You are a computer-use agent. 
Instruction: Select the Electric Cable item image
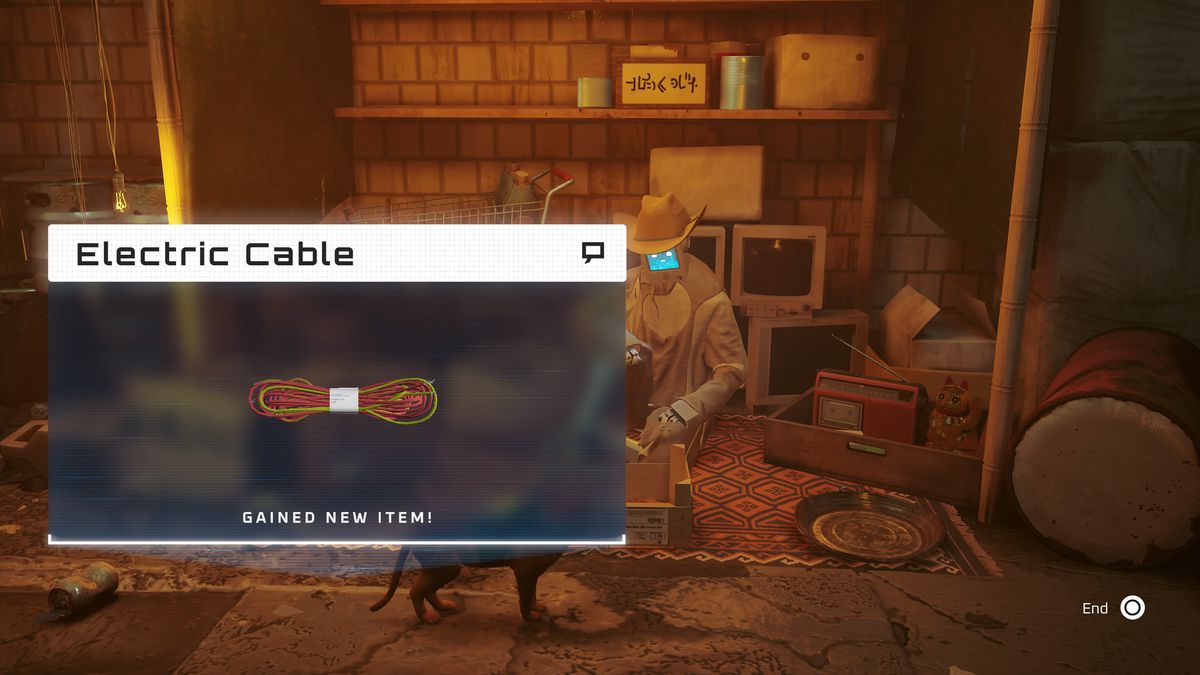tap(343, 399)
